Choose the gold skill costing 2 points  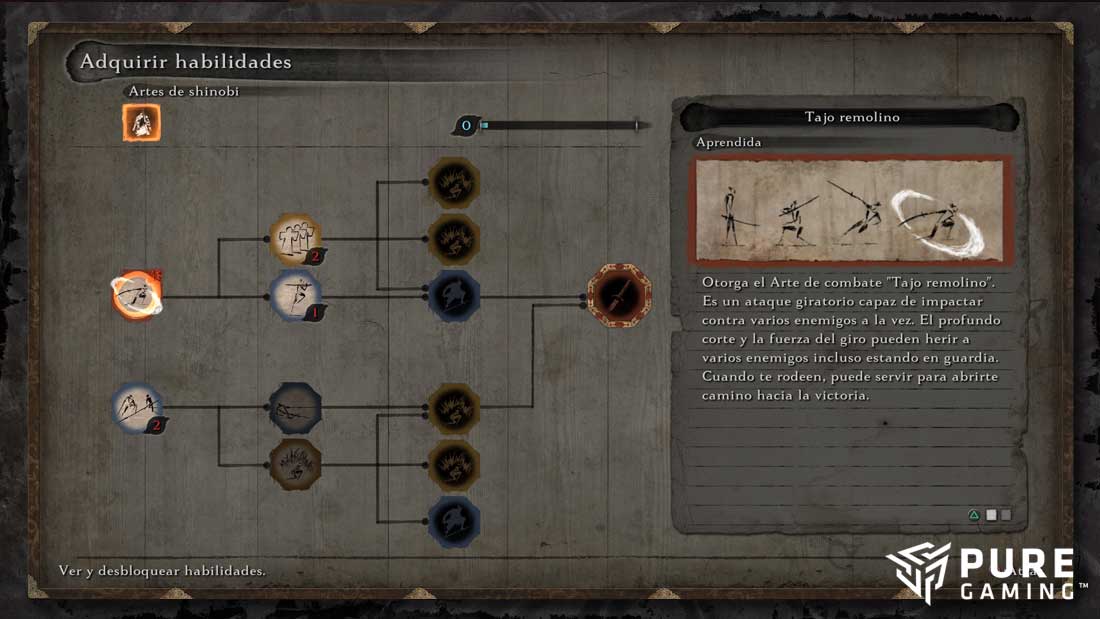tap(295, 238)
